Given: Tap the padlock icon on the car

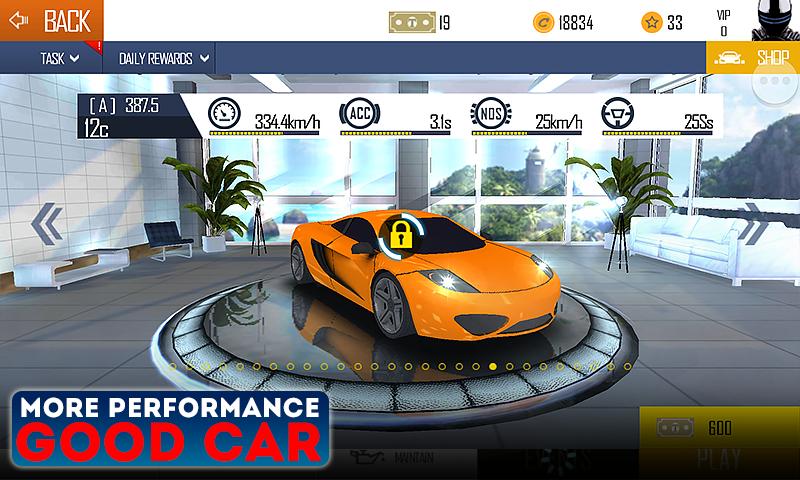Looking at the screenshot, I should pos(400,237).
